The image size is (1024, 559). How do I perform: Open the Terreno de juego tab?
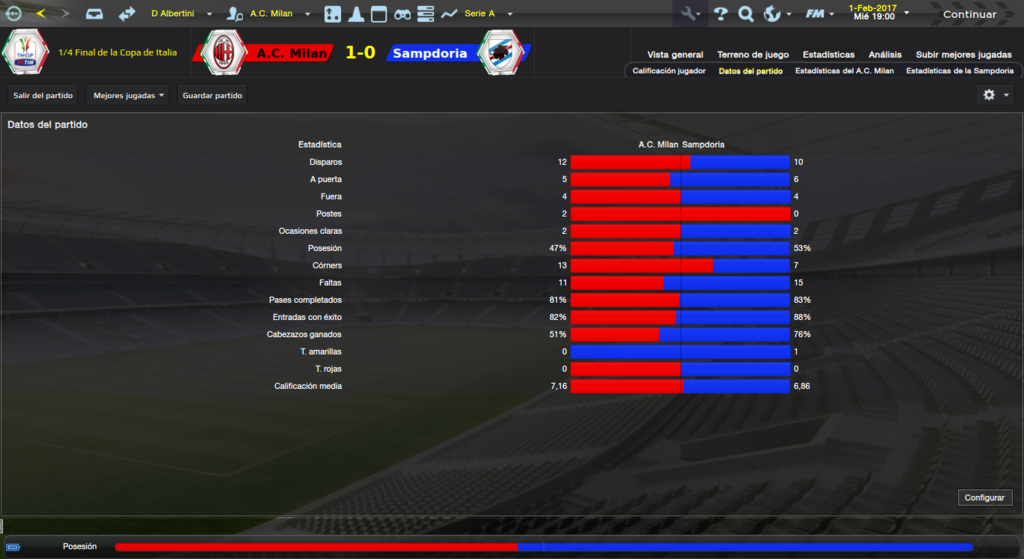tap(753, 55)
